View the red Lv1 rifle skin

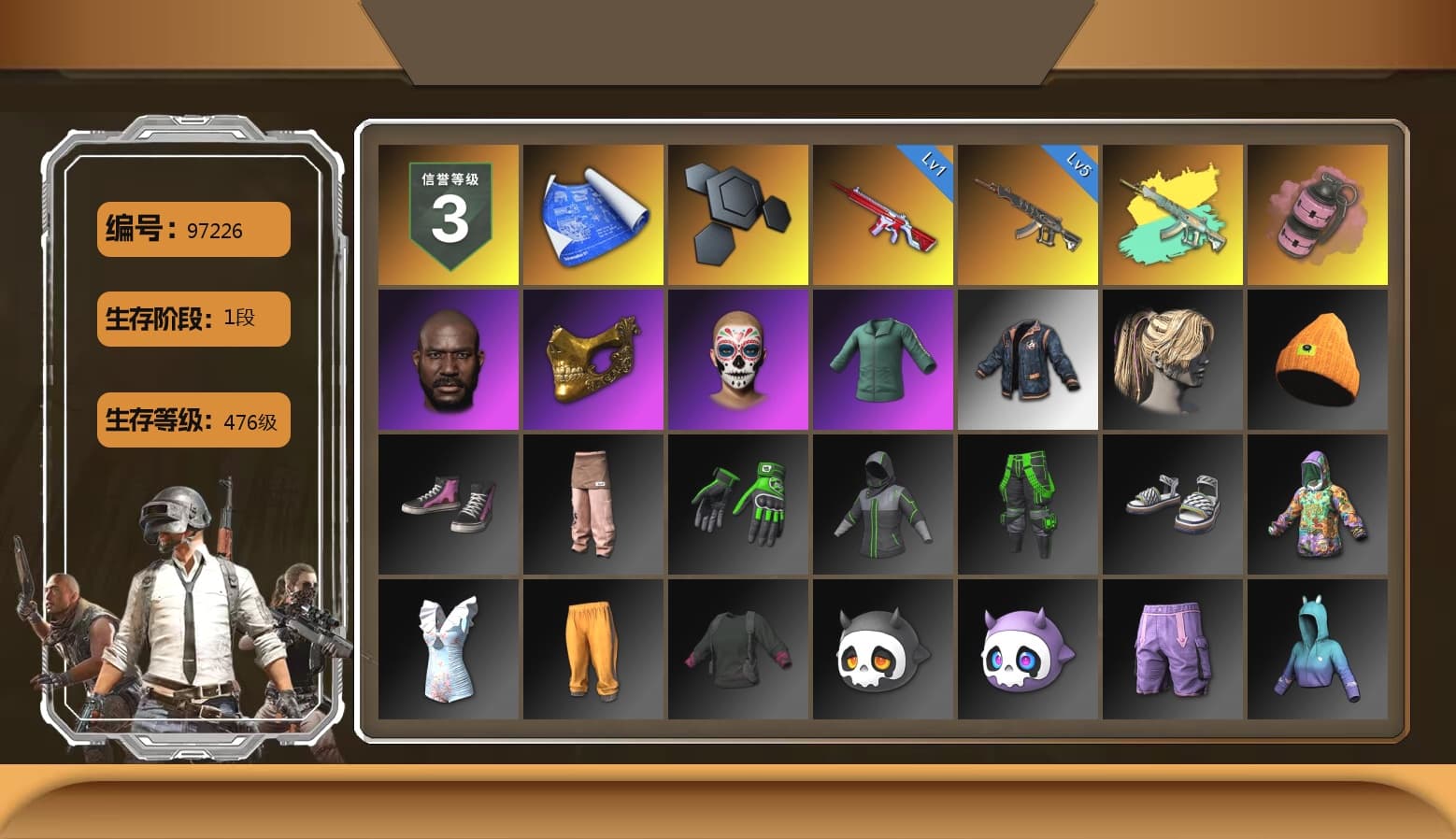pyautogui.click(x=882, y=213)
